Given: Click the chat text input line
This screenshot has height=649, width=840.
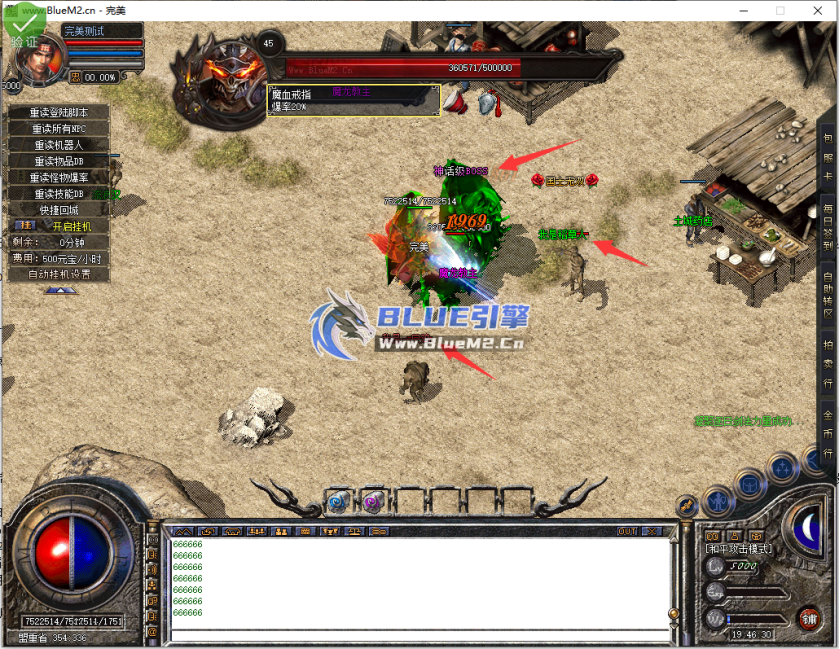Looking at the screenshot, I should tap(420, 635).
